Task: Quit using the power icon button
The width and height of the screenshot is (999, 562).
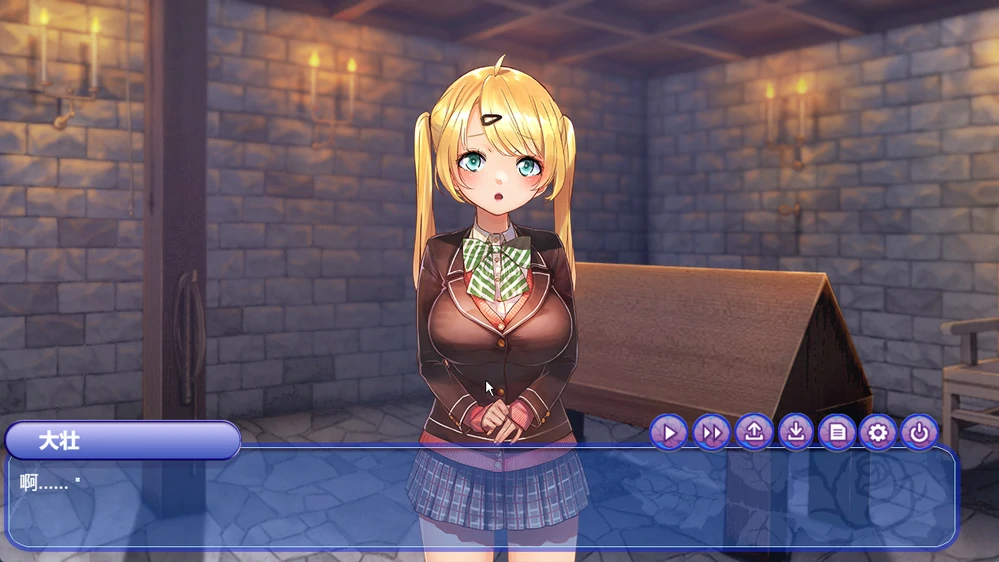Action: pyautogui.click(x=920, y=433)
